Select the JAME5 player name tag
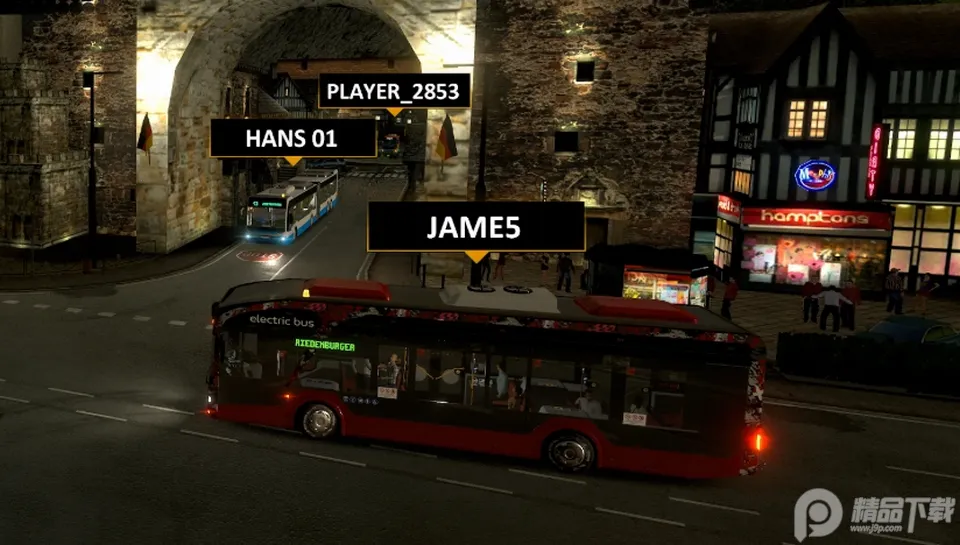 (x=475, y=227)
